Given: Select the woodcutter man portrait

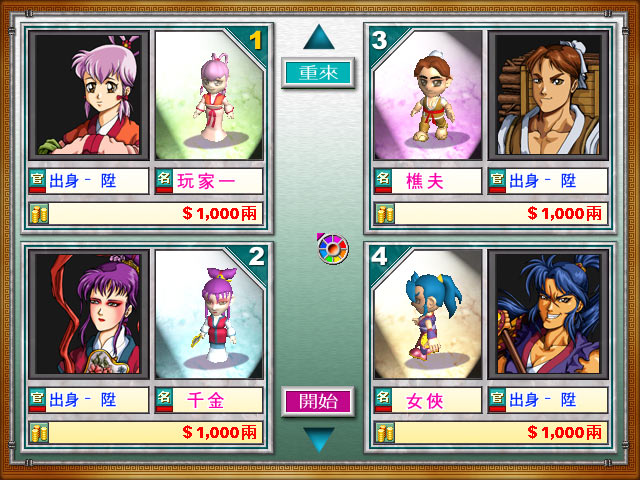Looking at the screenshot, I should click(548, 95).
